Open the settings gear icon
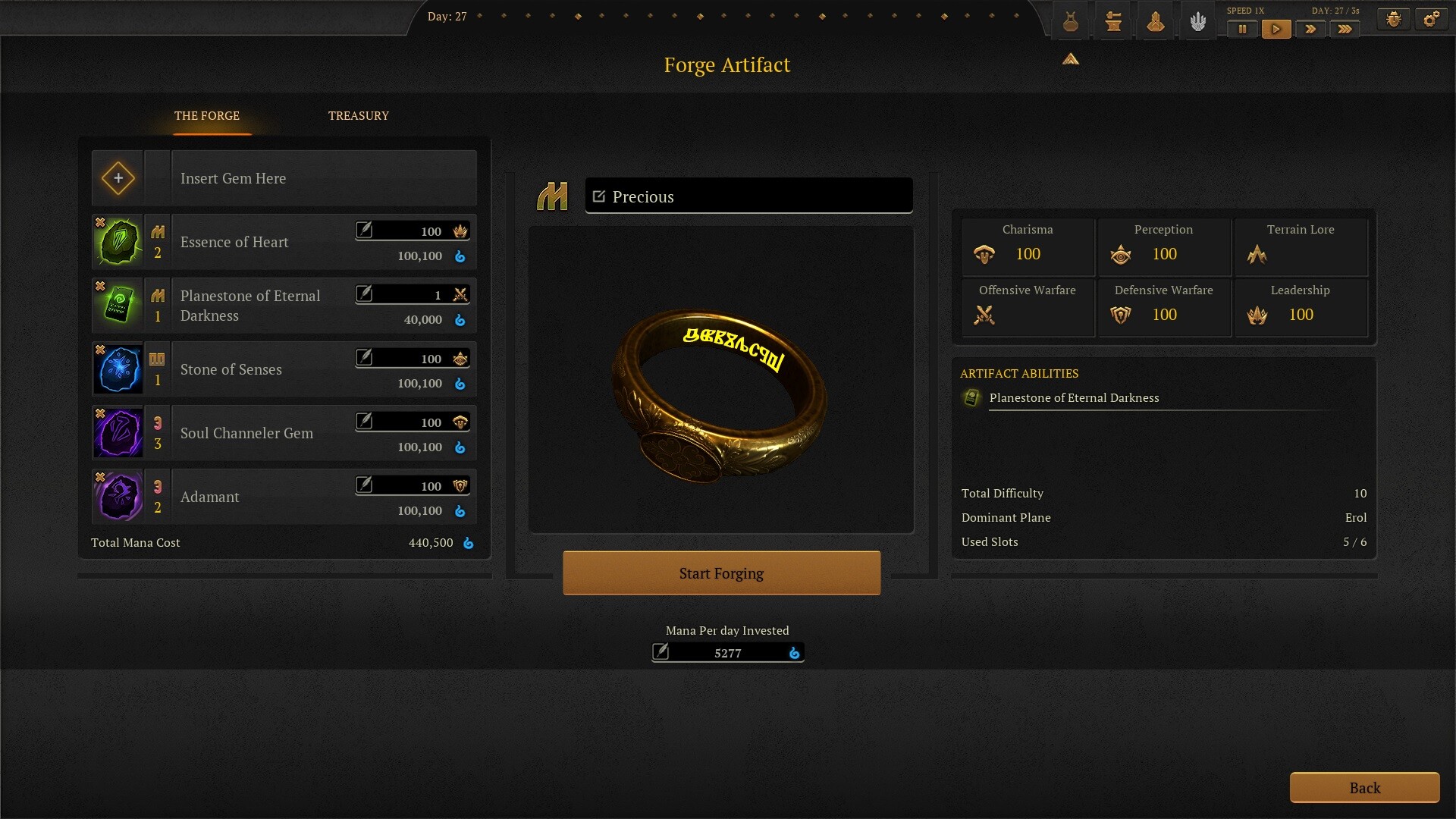 [1432, 17]
